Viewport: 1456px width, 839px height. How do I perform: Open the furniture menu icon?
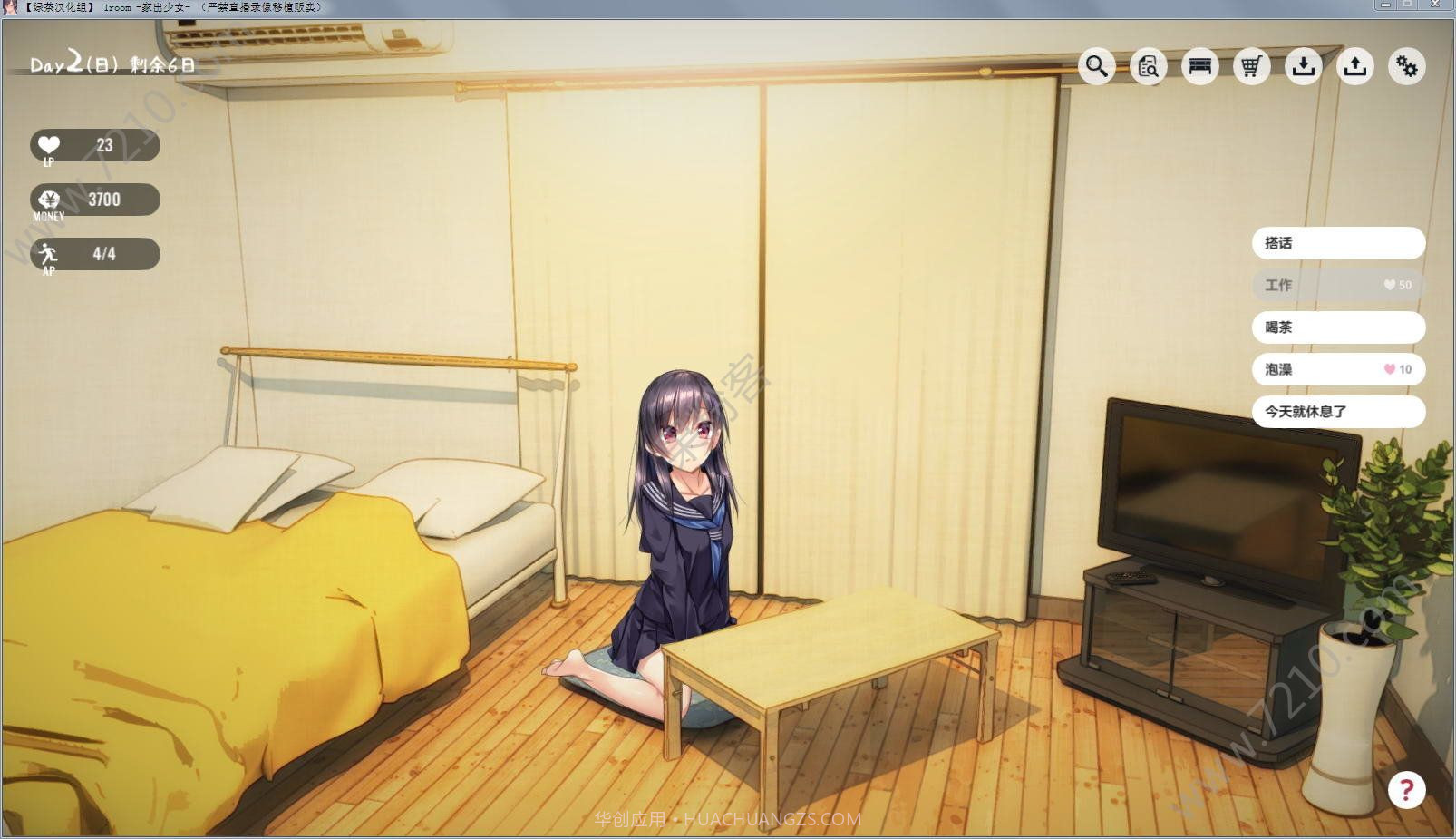tap(1199, 66)
